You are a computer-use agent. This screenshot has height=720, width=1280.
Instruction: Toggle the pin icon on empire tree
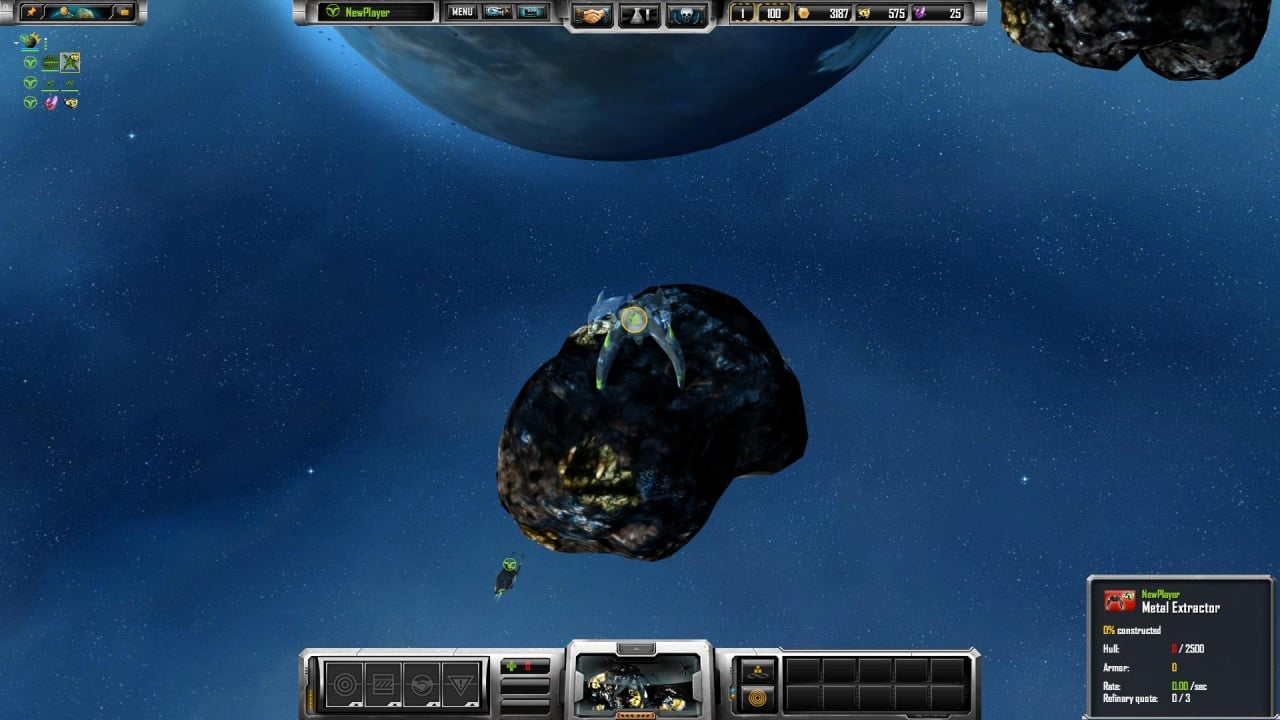[x=31, y=12]
